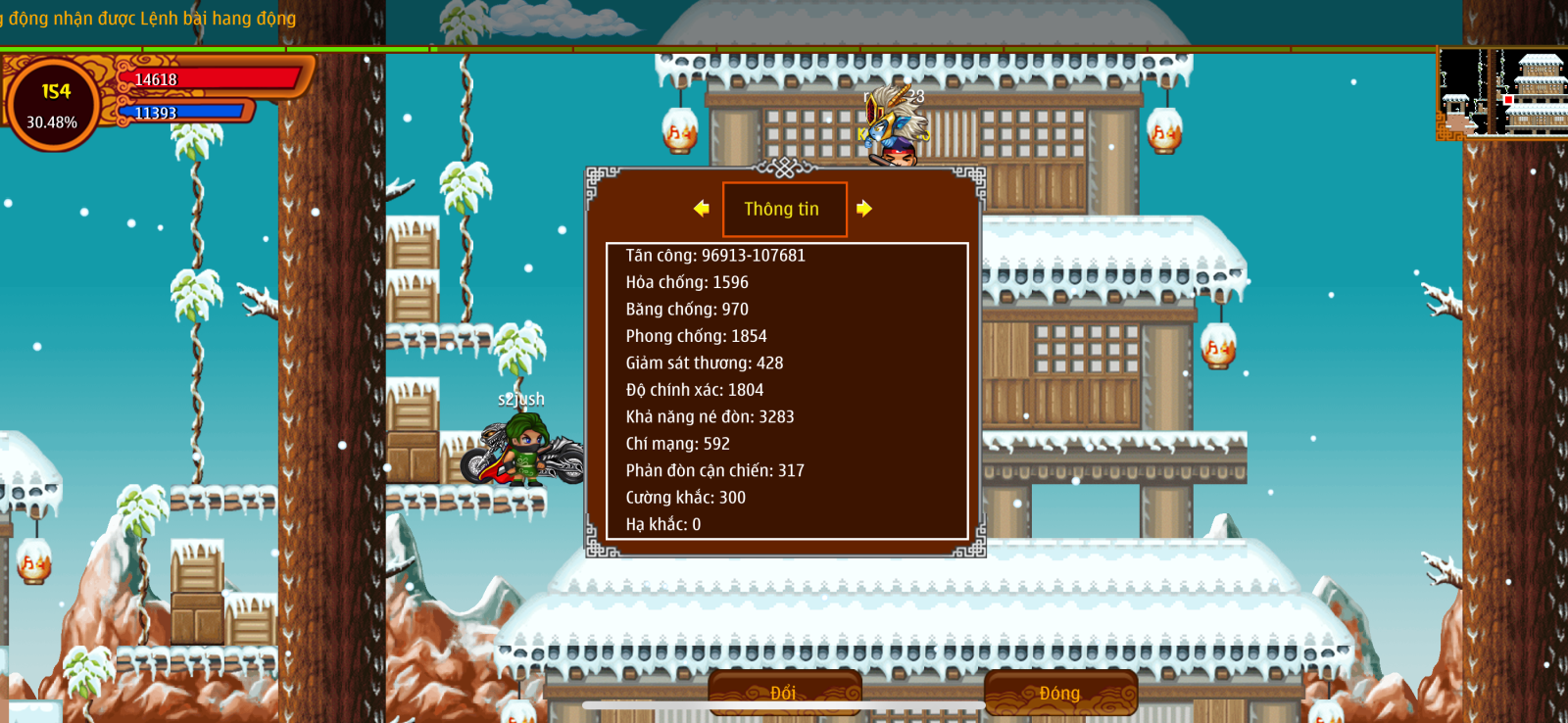The image size is (1568, 723).
Task: Close the panel with the Đóng button
Action: point(1060,693)
